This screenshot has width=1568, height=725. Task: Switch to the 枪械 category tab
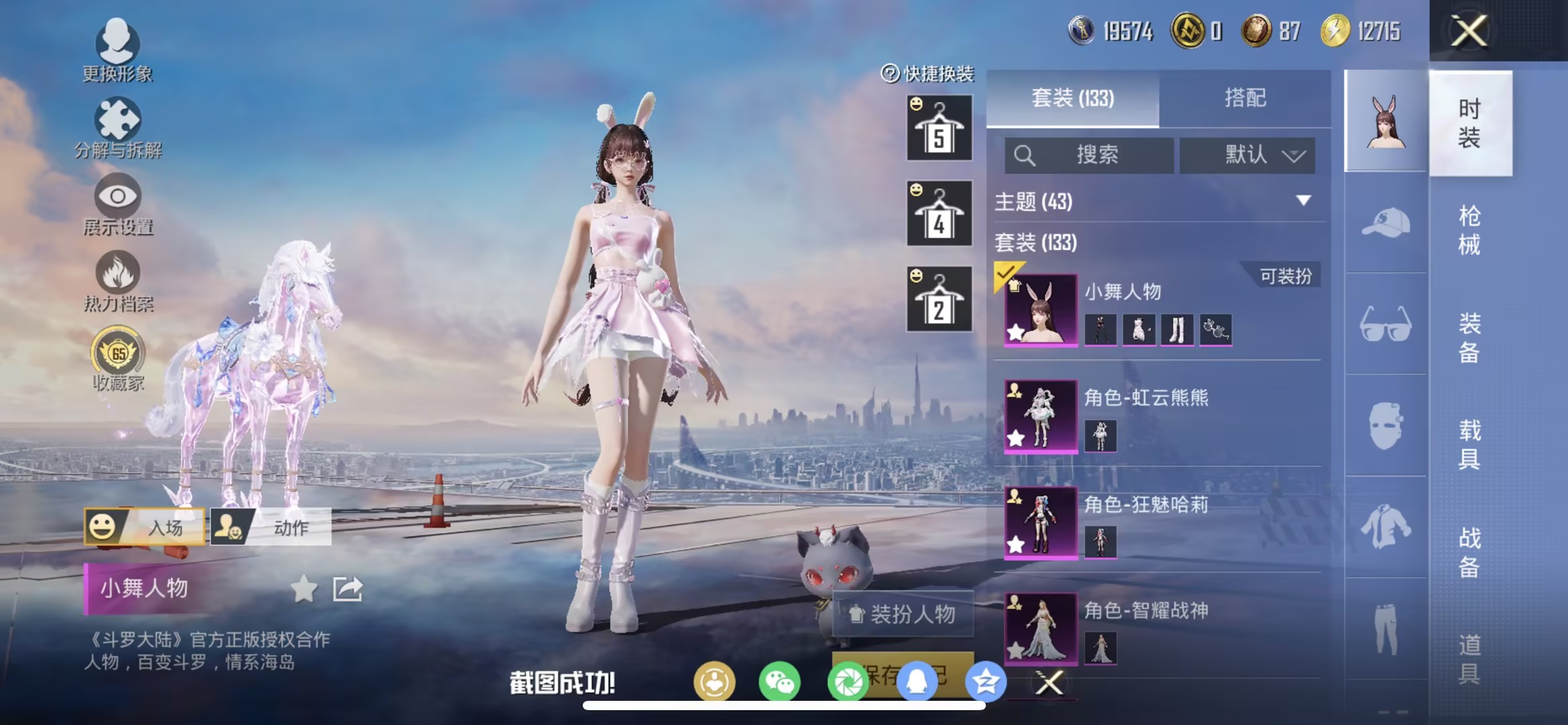click(1471, 232)
